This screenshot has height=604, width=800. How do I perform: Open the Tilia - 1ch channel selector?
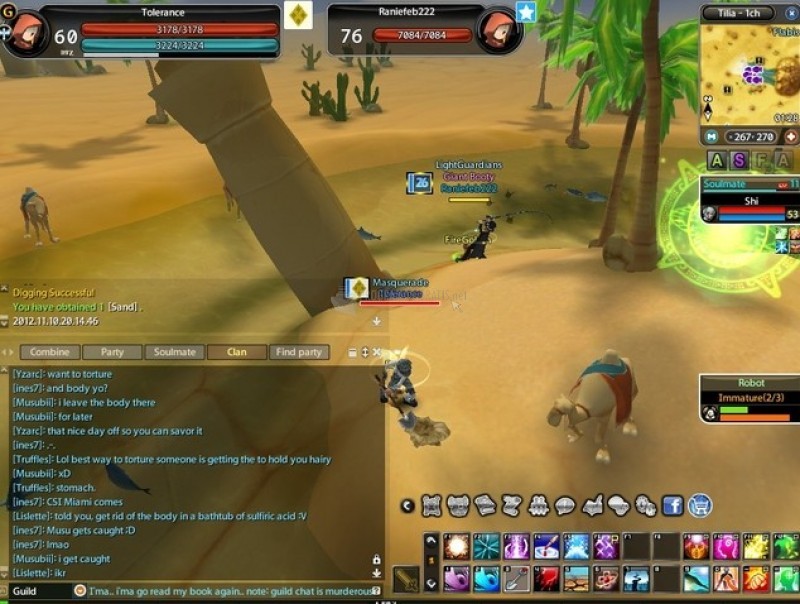[737, 13]
